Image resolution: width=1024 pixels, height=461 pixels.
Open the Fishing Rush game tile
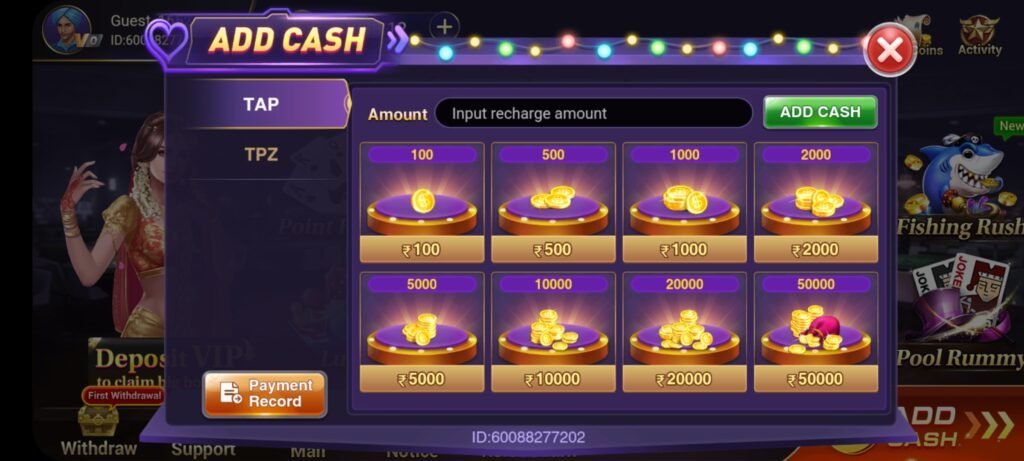tap(960, 190)
